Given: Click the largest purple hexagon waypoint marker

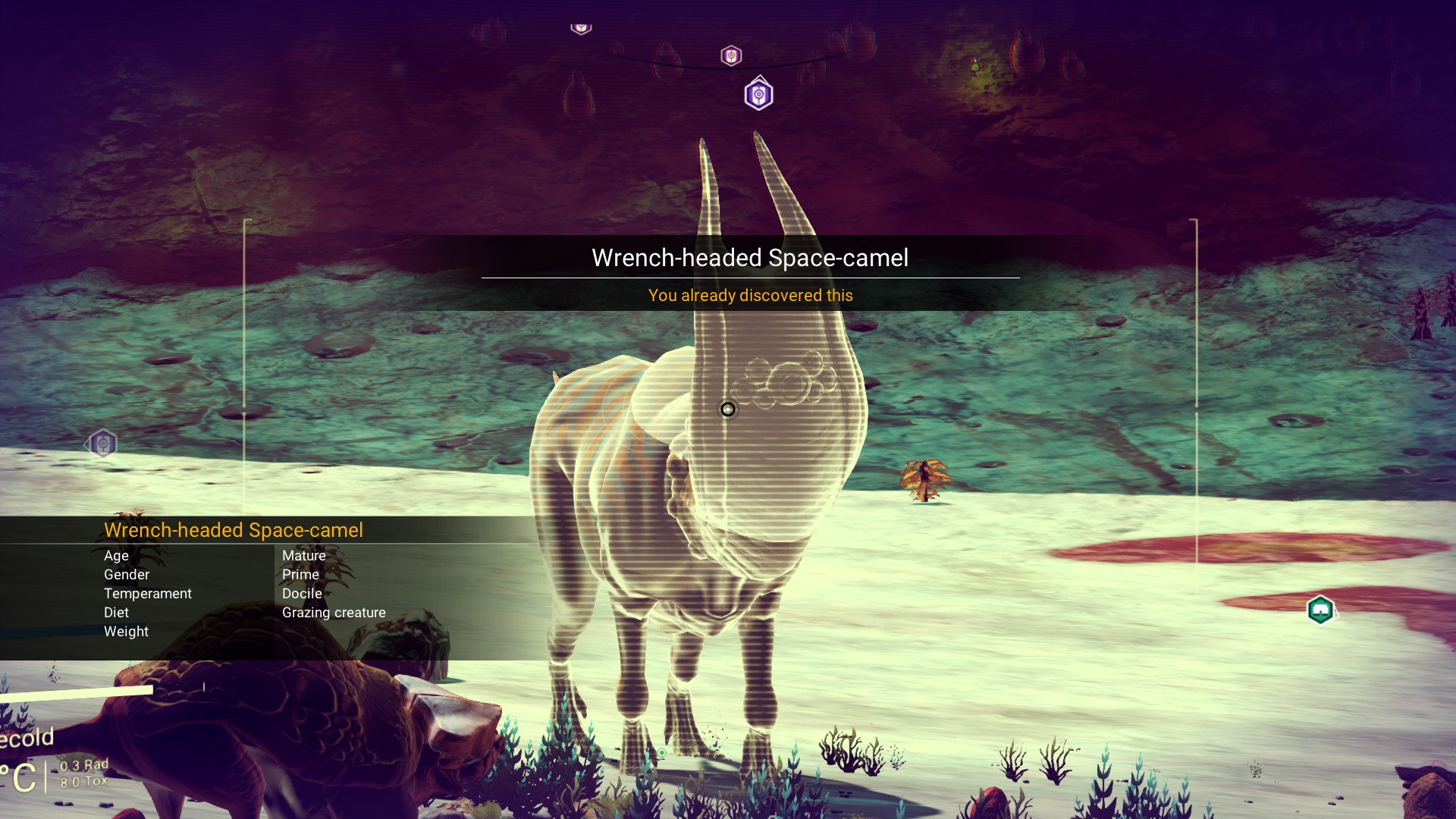Looking at the screenshot, I should pos(758,95).
